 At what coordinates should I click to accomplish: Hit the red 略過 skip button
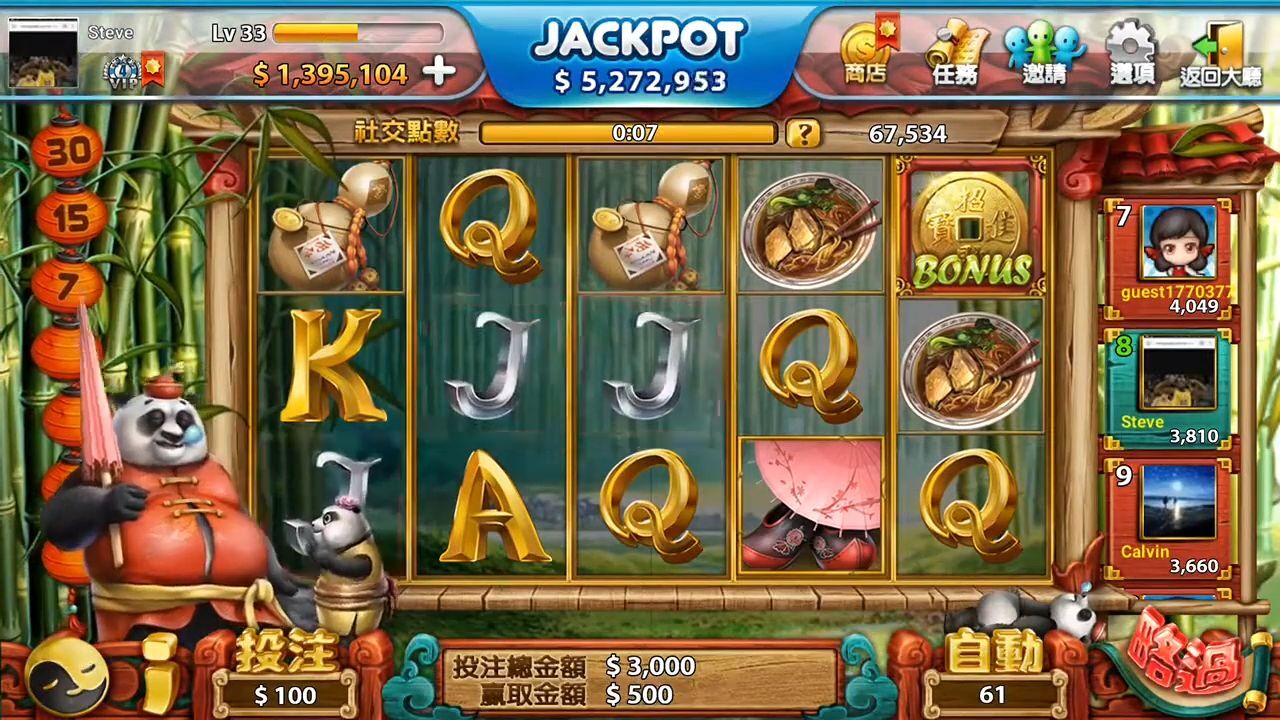click(x=1186, y=662)
